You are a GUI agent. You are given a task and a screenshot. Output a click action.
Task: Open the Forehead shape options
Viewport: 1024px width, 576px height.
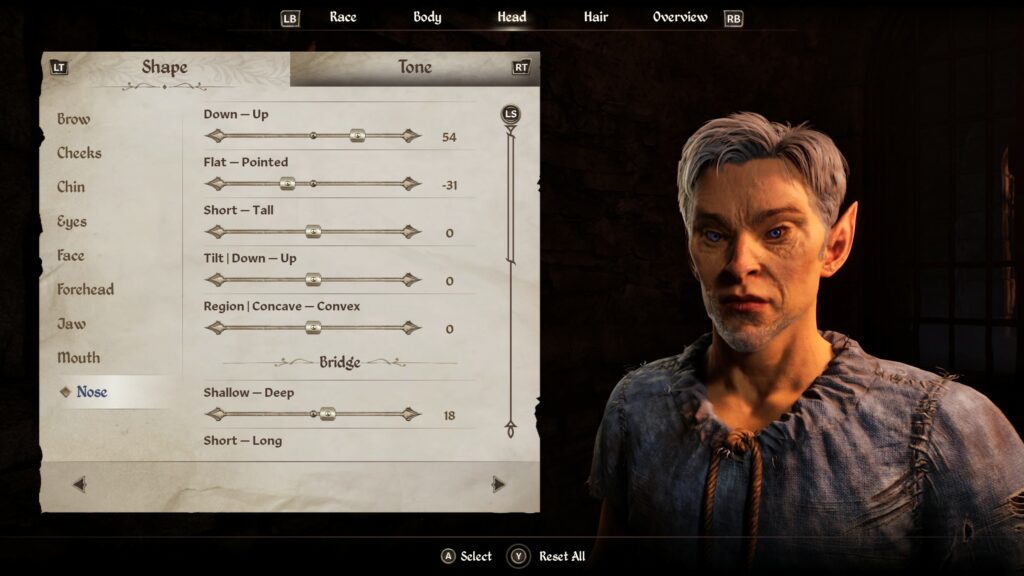click(86, 290)
